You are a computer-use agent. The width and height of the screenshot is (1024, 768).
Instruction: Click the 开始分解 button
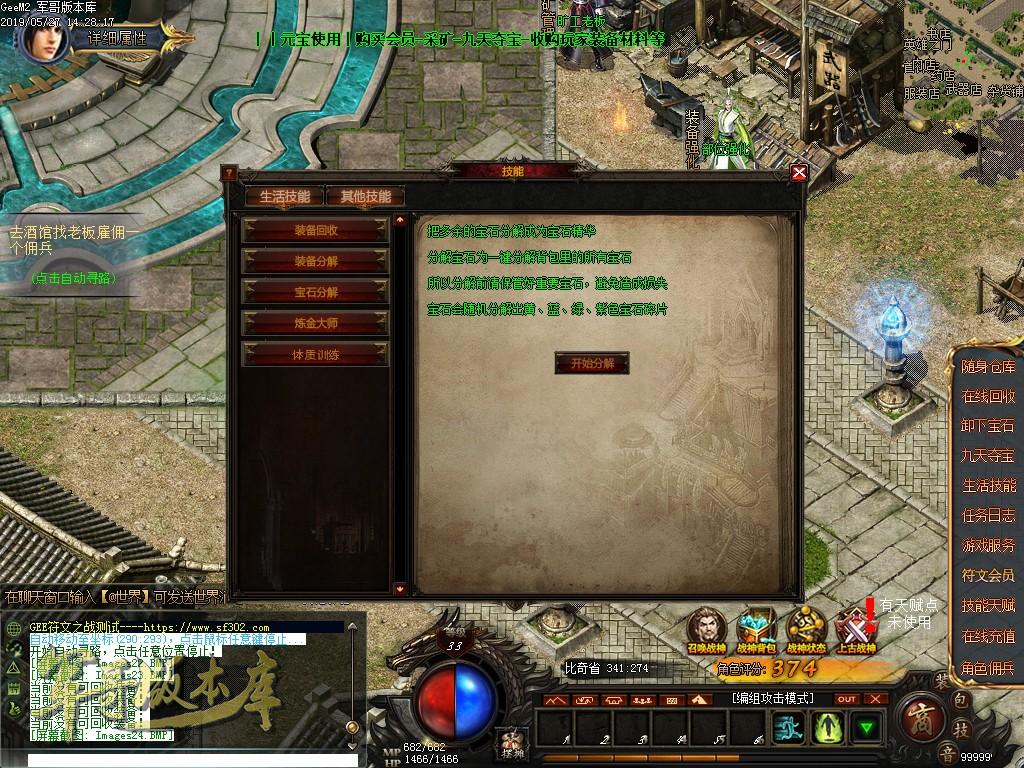click(x=592, y=362)
